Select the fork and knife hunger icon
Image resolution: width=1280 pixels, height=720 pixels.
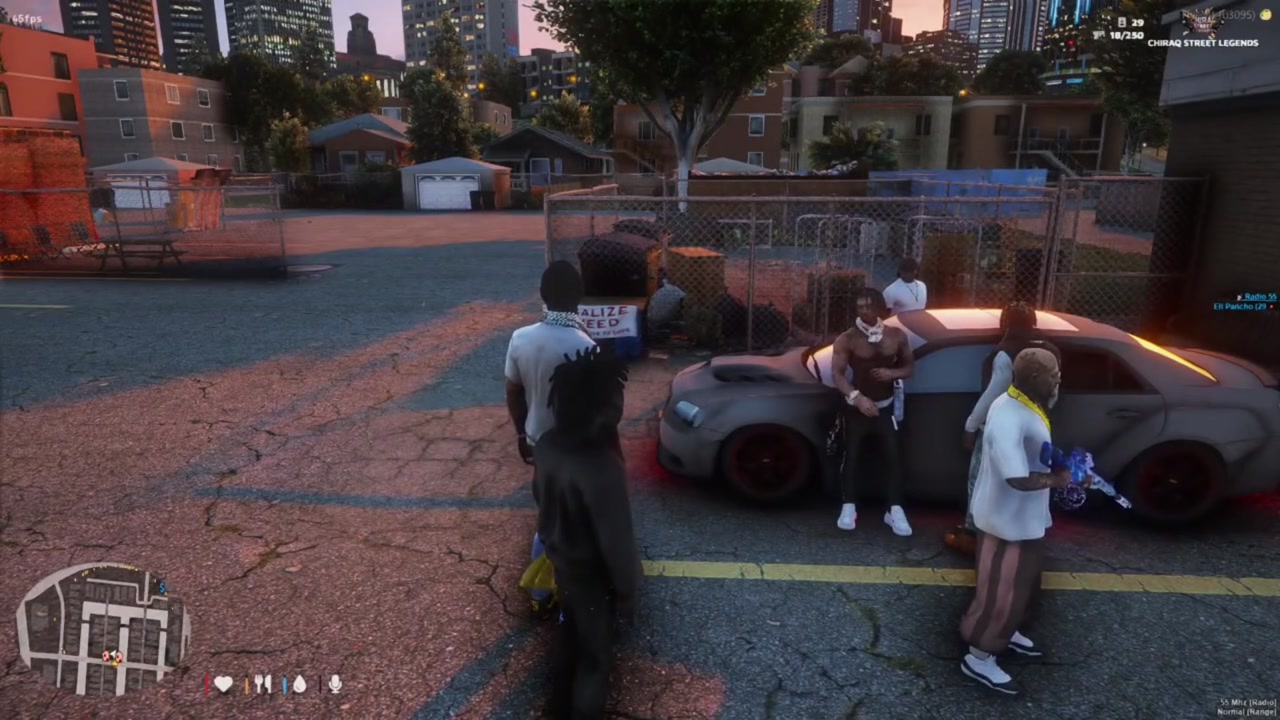[x=263, y=684]
